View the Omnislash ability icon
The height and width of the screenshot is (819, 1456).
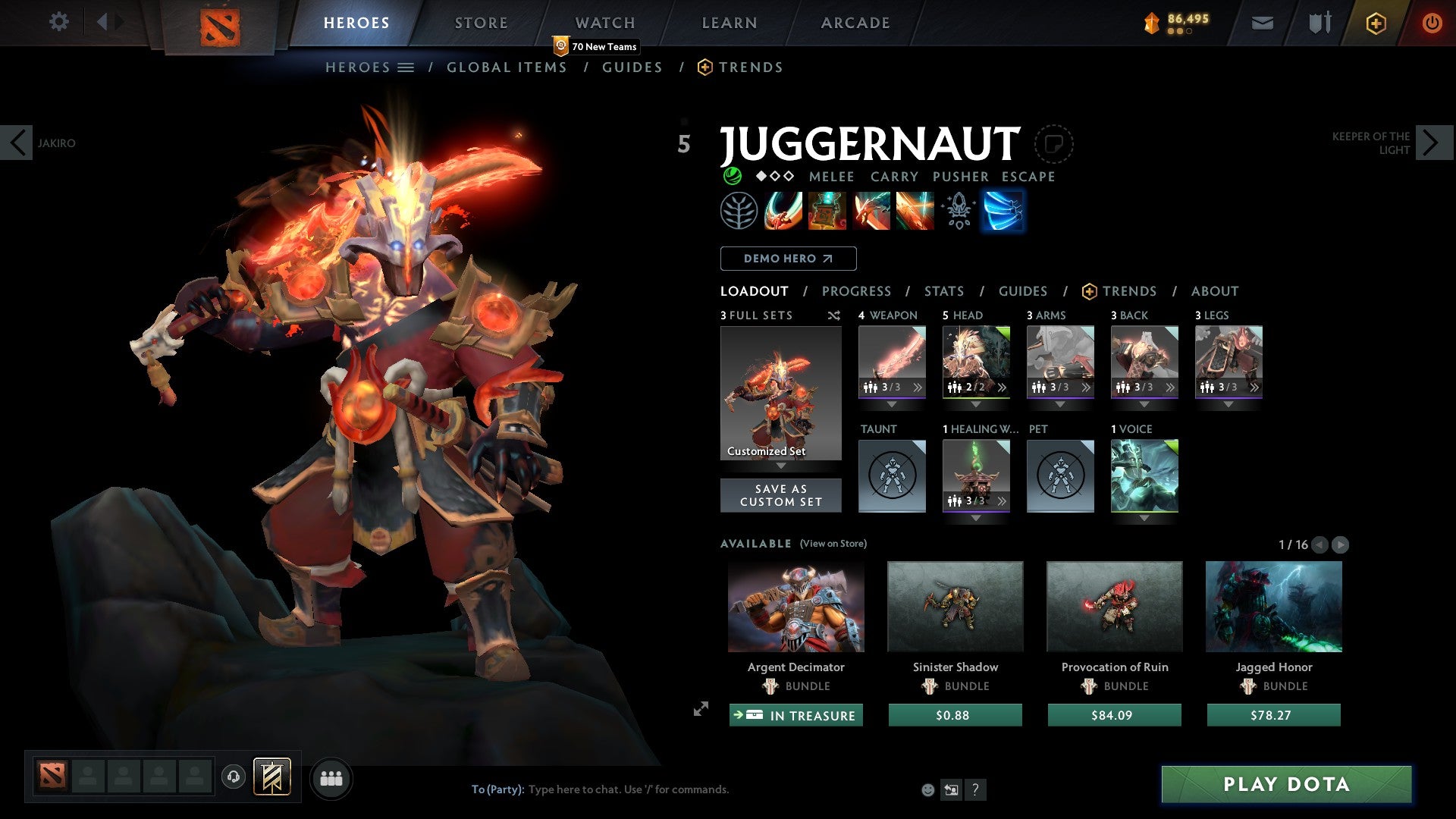coord(915,211)
